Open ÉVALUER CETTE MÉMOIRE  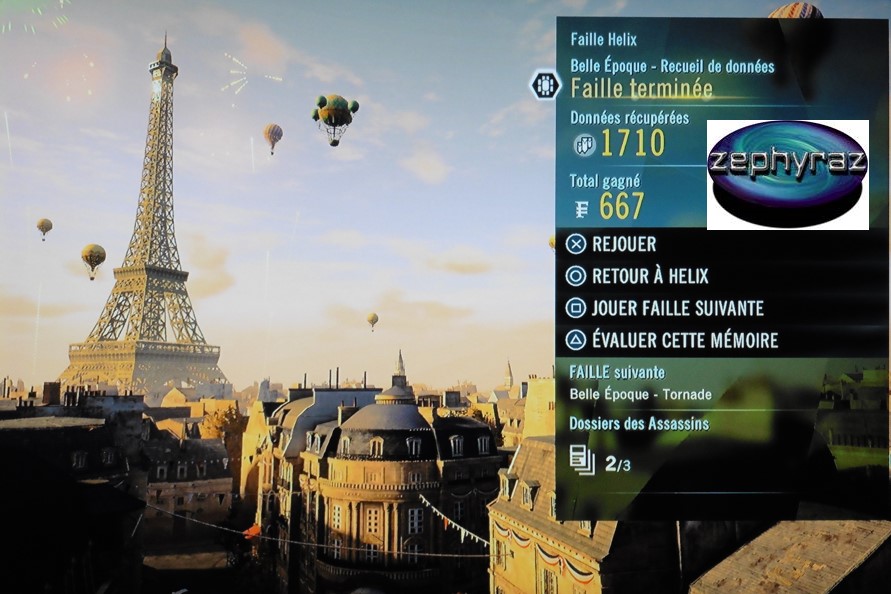point(684,340)
